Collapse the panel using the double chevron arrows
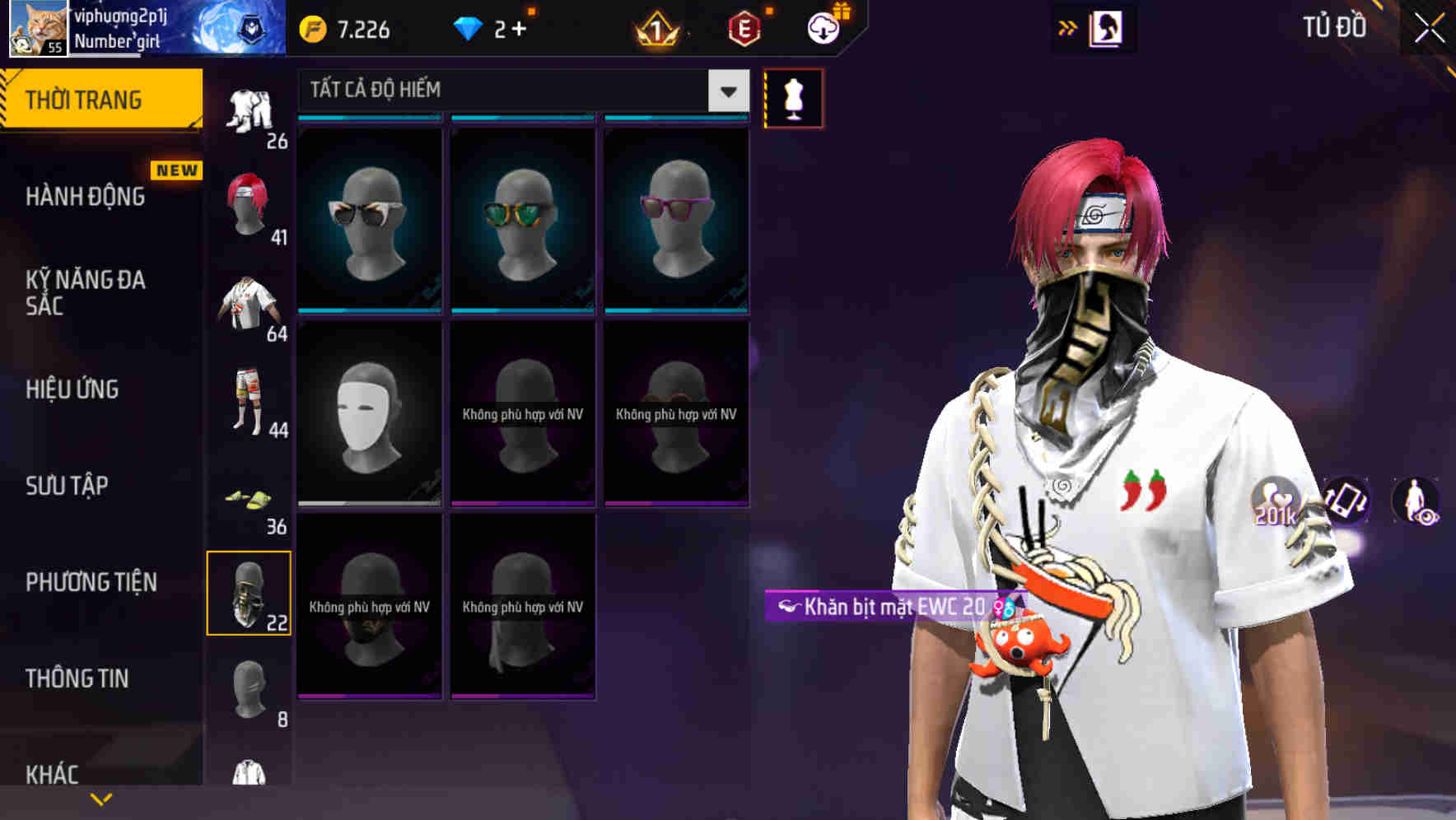 click(x=1068, y=27)
